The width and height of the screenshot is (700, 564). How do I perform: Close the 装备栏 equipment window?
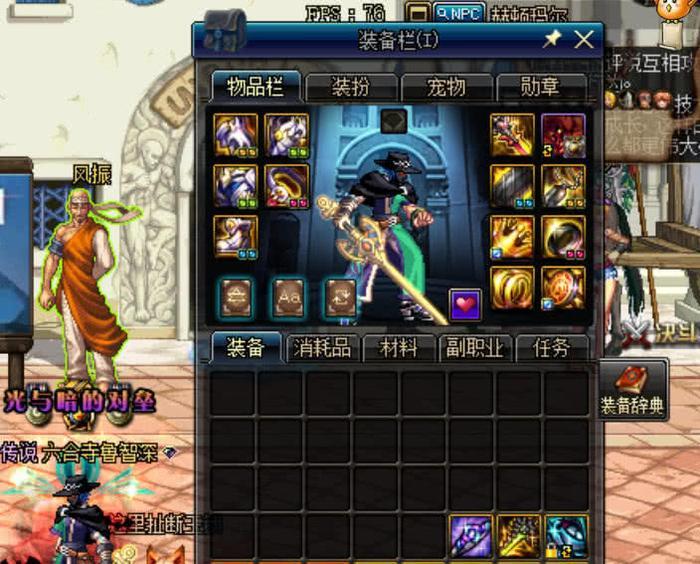[x=584, y=39]
